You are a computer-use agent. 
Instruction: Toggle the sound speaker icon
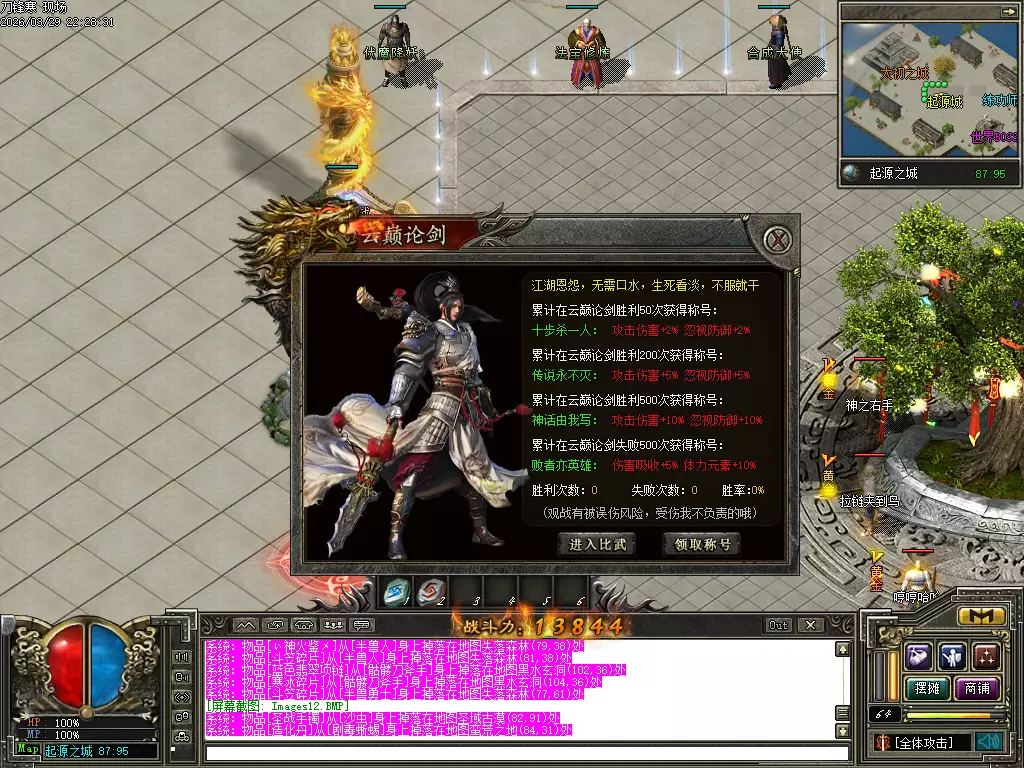989,742
